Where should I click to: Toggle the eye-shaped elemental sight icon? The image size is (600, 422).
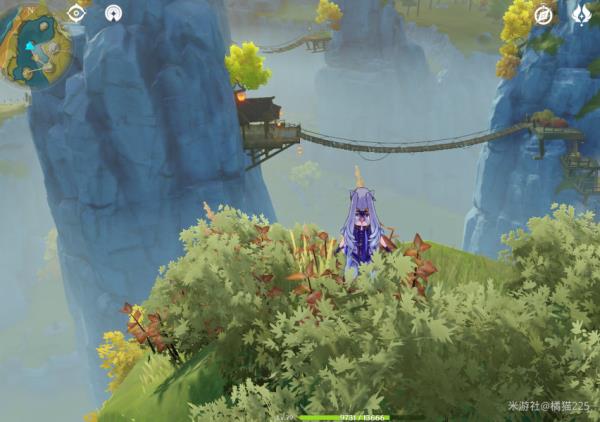click(76, 13)
